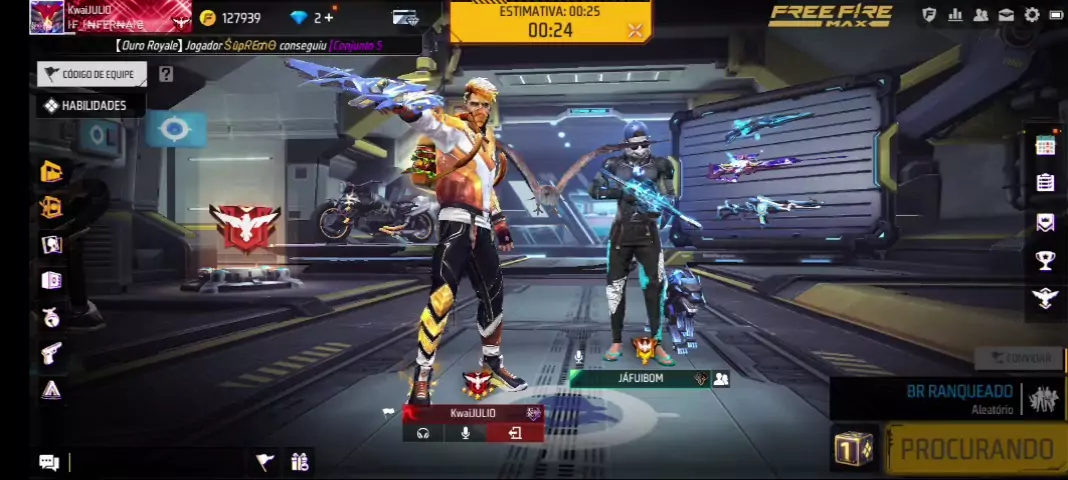This screenshot has width=1068, height=480.
Task: Toggle the microphone under KwaiJULIO
Action: coord(465,433)
